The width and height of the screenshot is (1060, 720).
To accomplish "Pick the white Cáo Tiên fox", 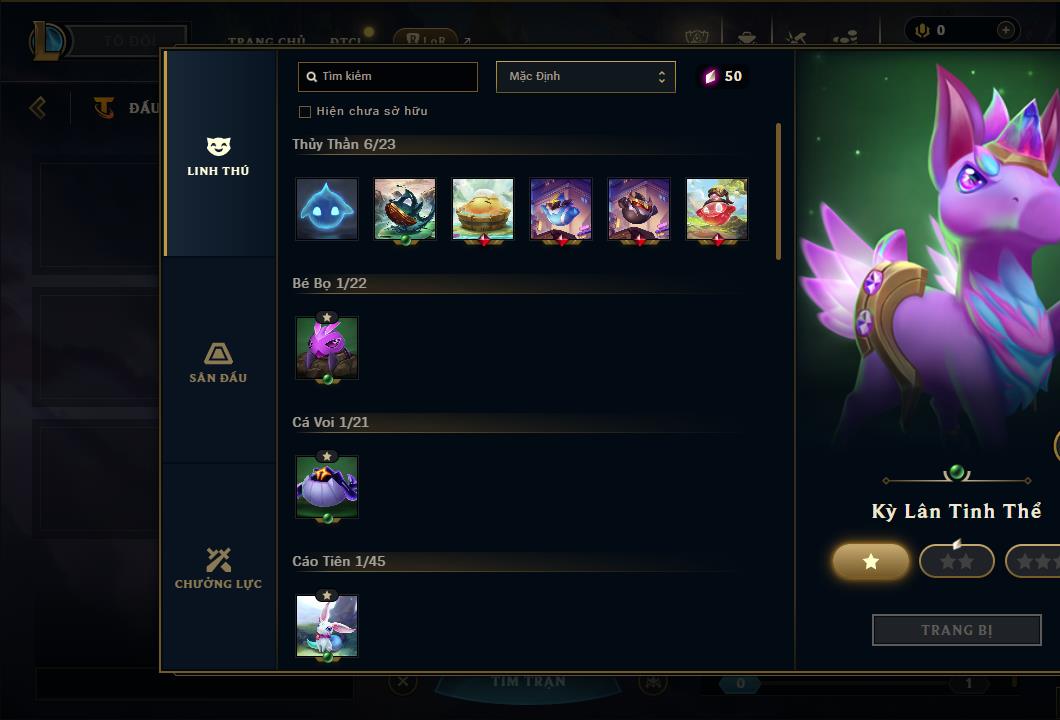I will [x=327, y=626].
